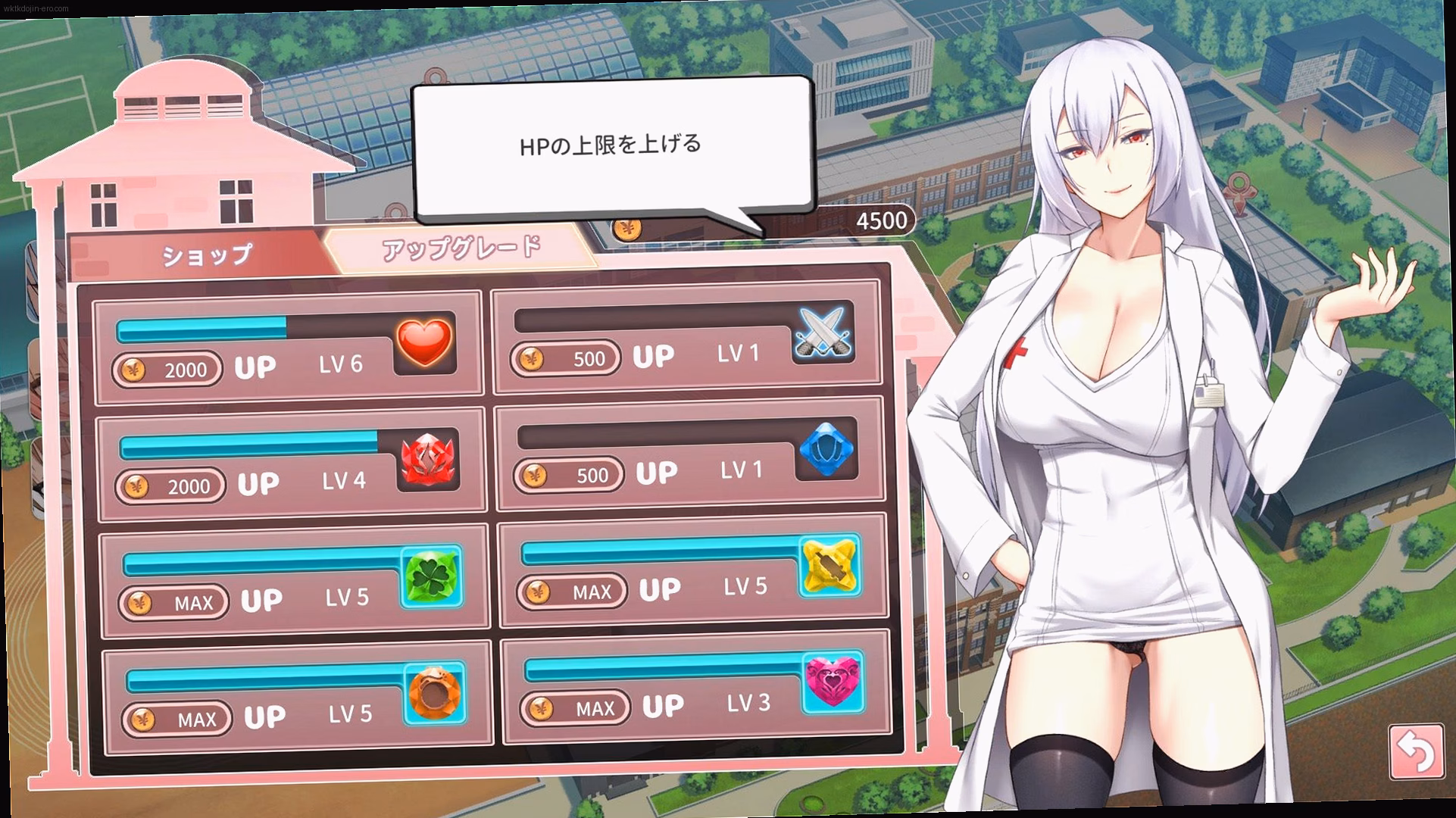The height and width of the screenshot is (818, 1456).
Task: Buy the 2000 coin HP upgrade
Action: pos(168,370)
